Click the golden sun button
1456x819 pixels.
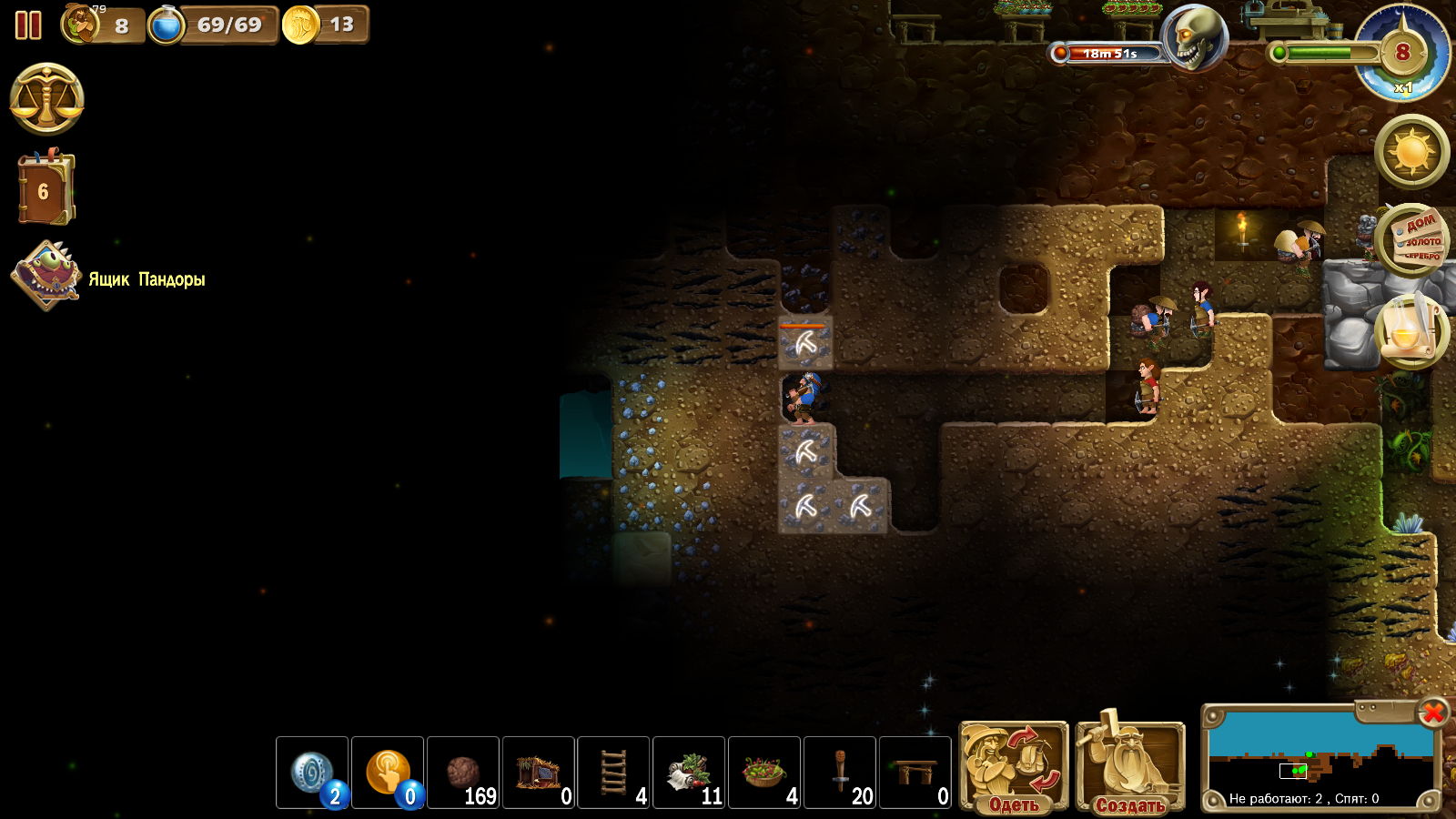click(x=1411, y=151)
